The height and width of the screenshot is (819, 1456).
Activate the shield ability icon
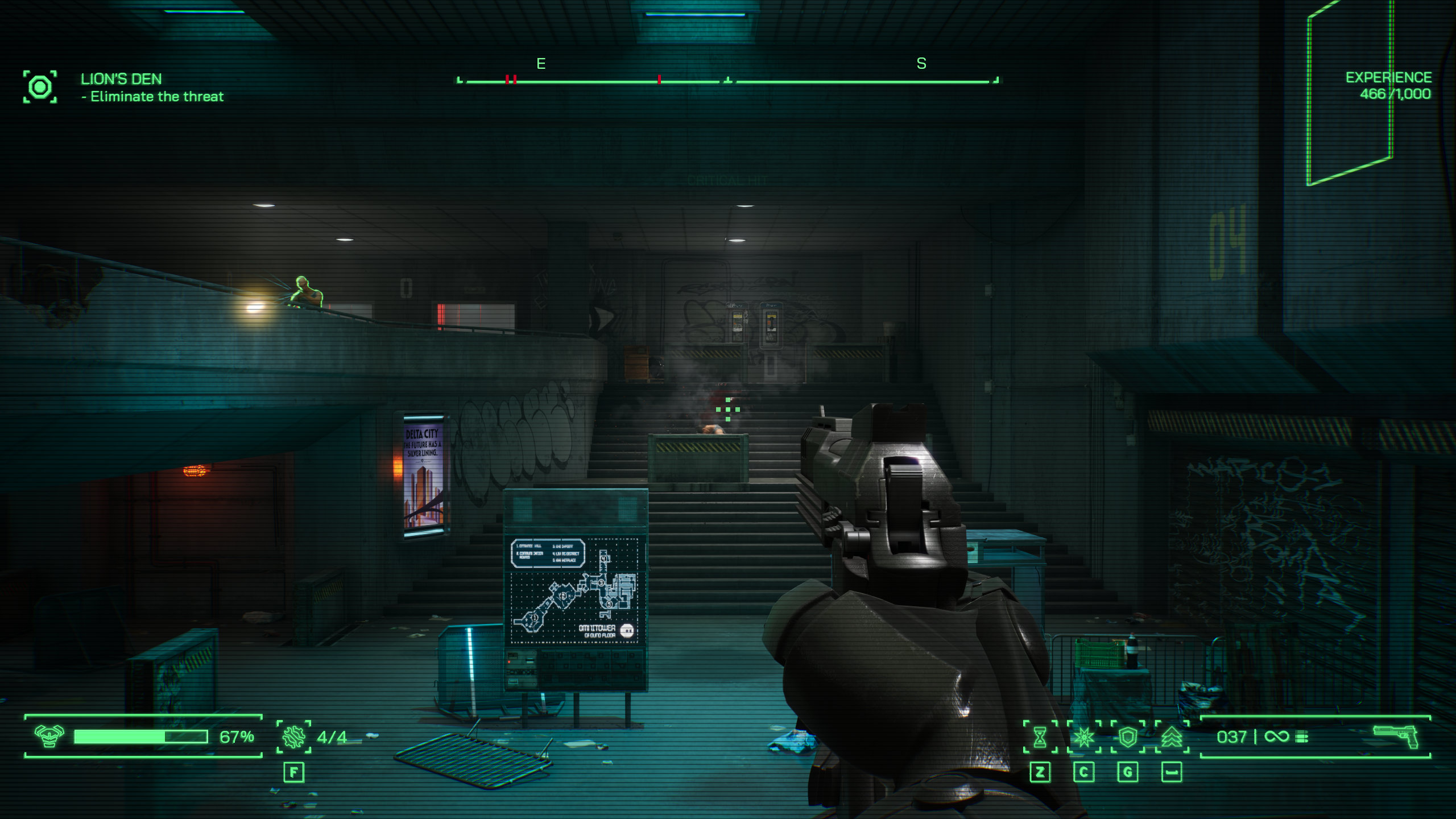[1127, 737]
